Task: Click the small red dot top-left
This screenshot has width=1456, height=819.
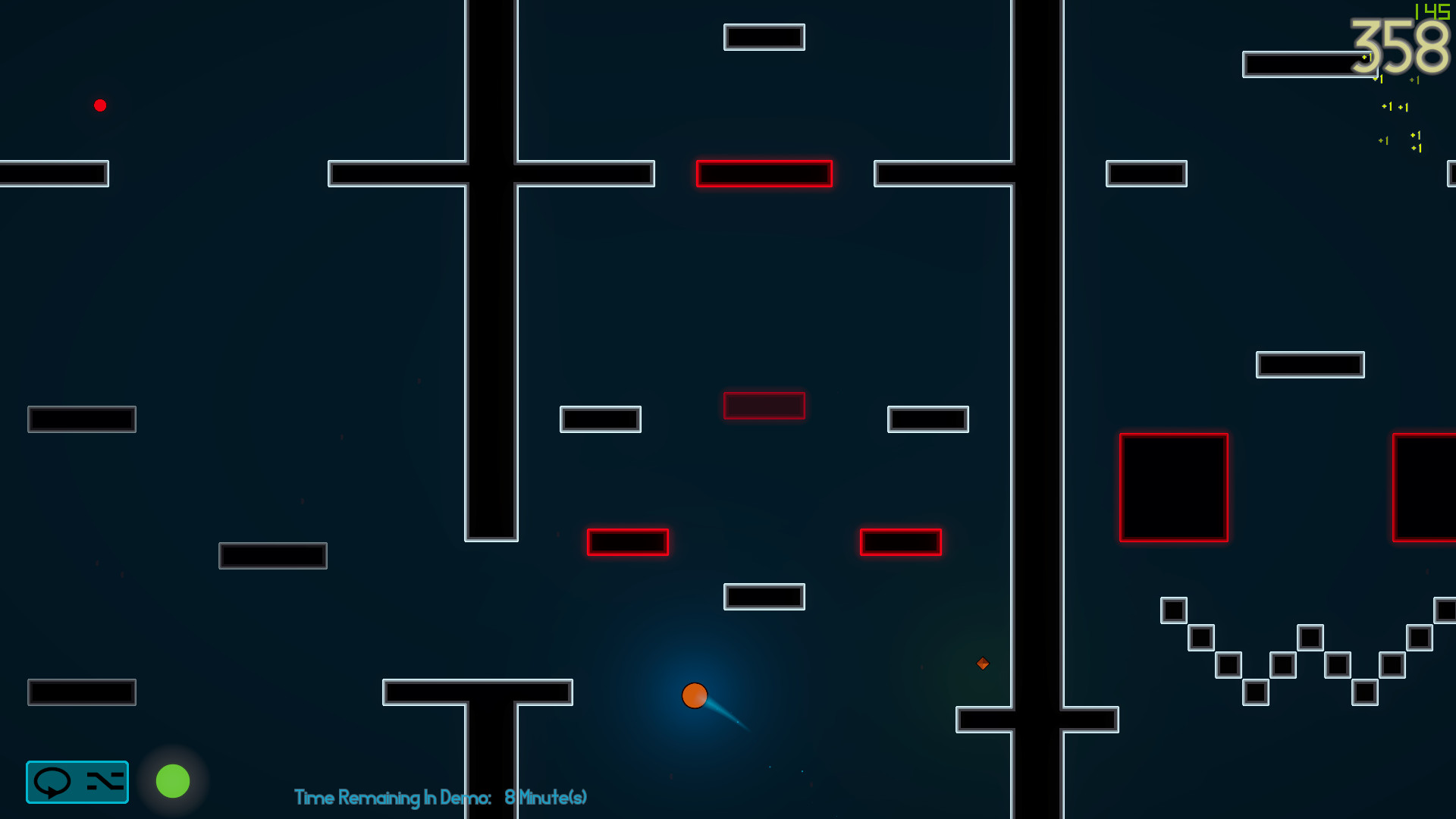Action: click(100, 105)
